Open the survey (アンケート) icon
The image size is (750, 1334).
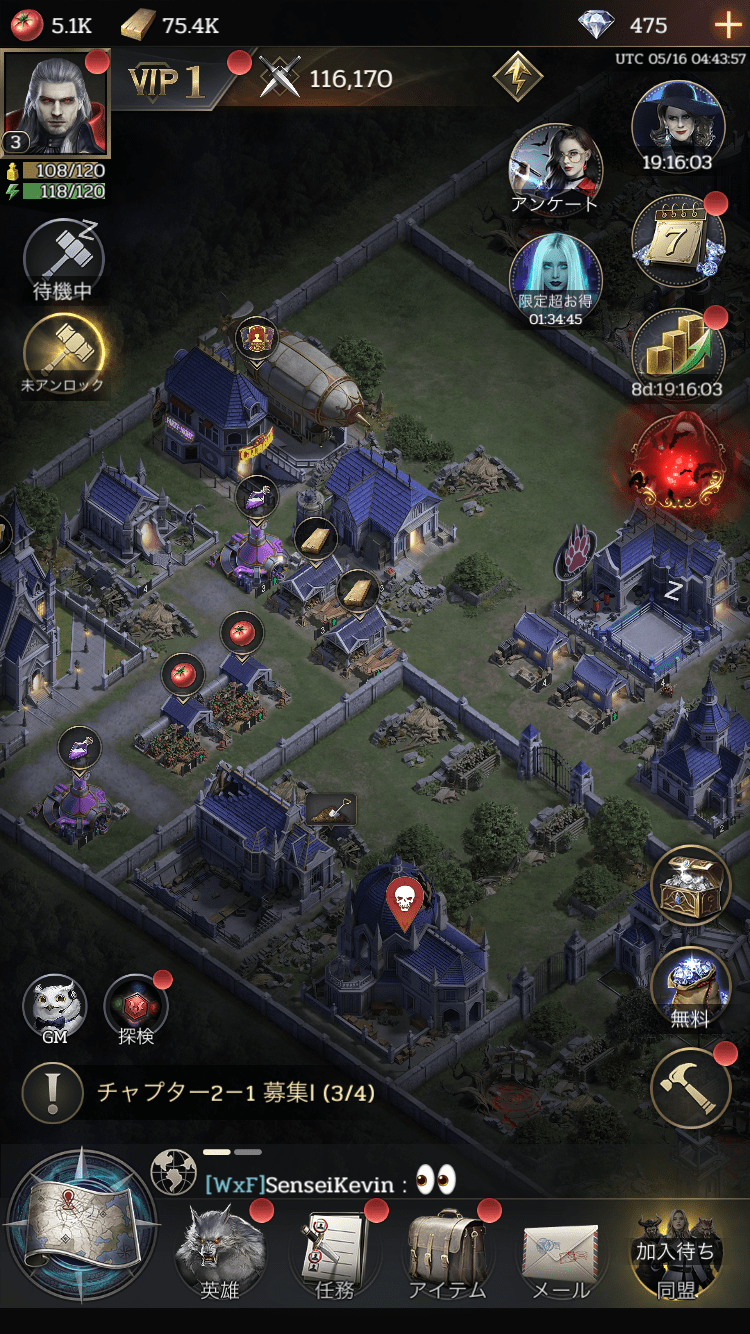[x=555, y=168]
